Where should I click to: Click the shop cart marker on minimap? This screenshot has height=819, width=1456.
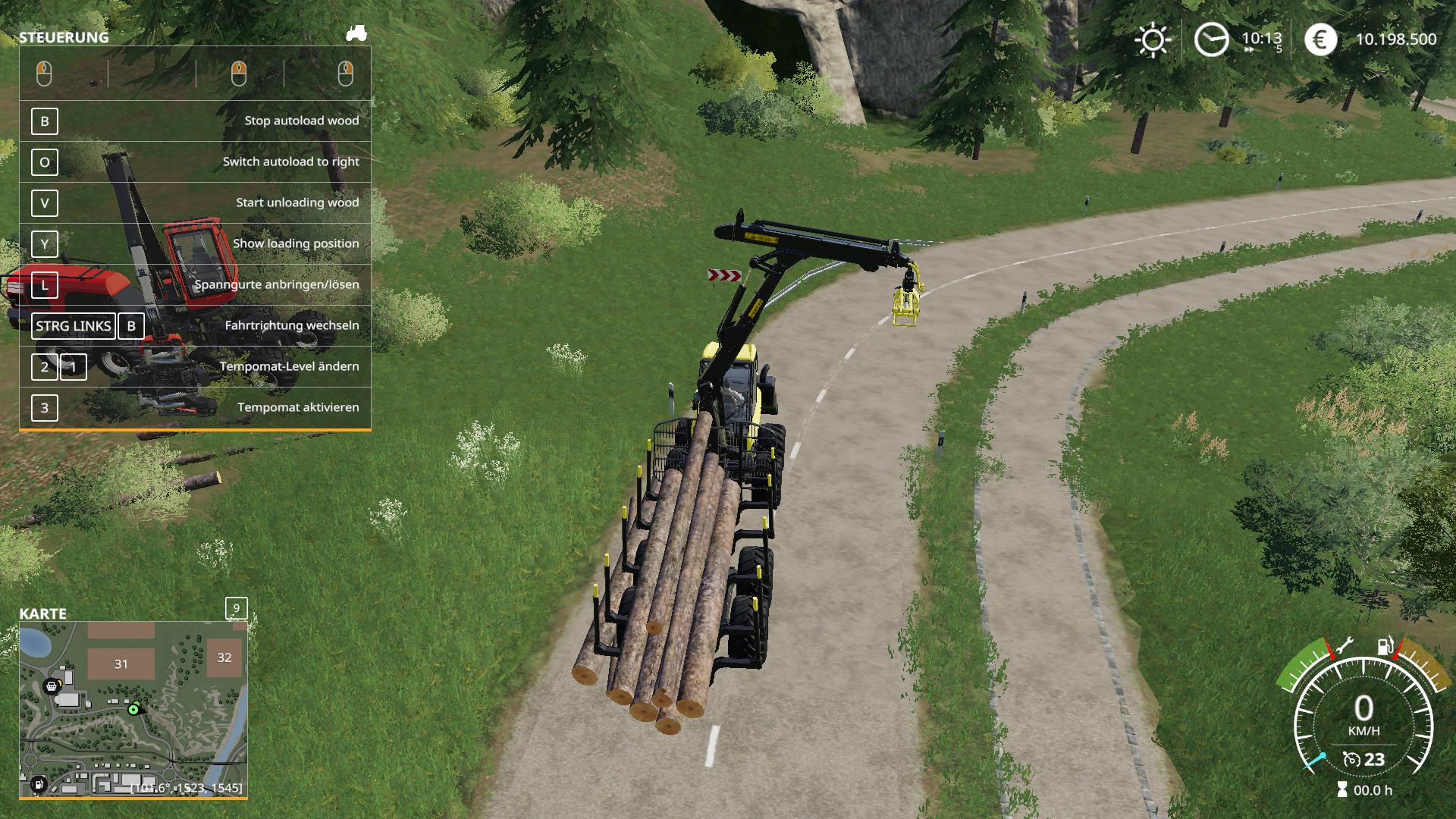pyautogui.click(x=52, y=686)
